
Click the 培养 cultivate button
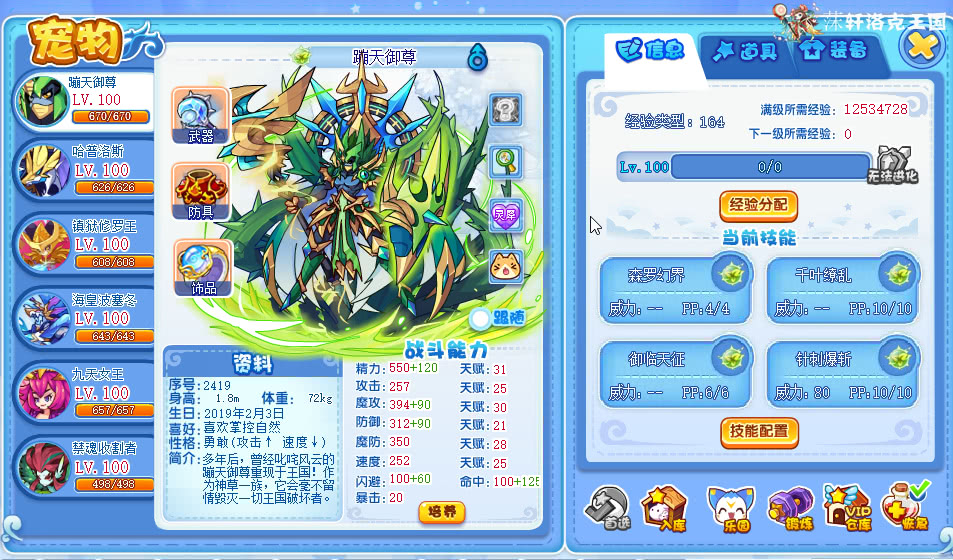click(x=441, y=512)
